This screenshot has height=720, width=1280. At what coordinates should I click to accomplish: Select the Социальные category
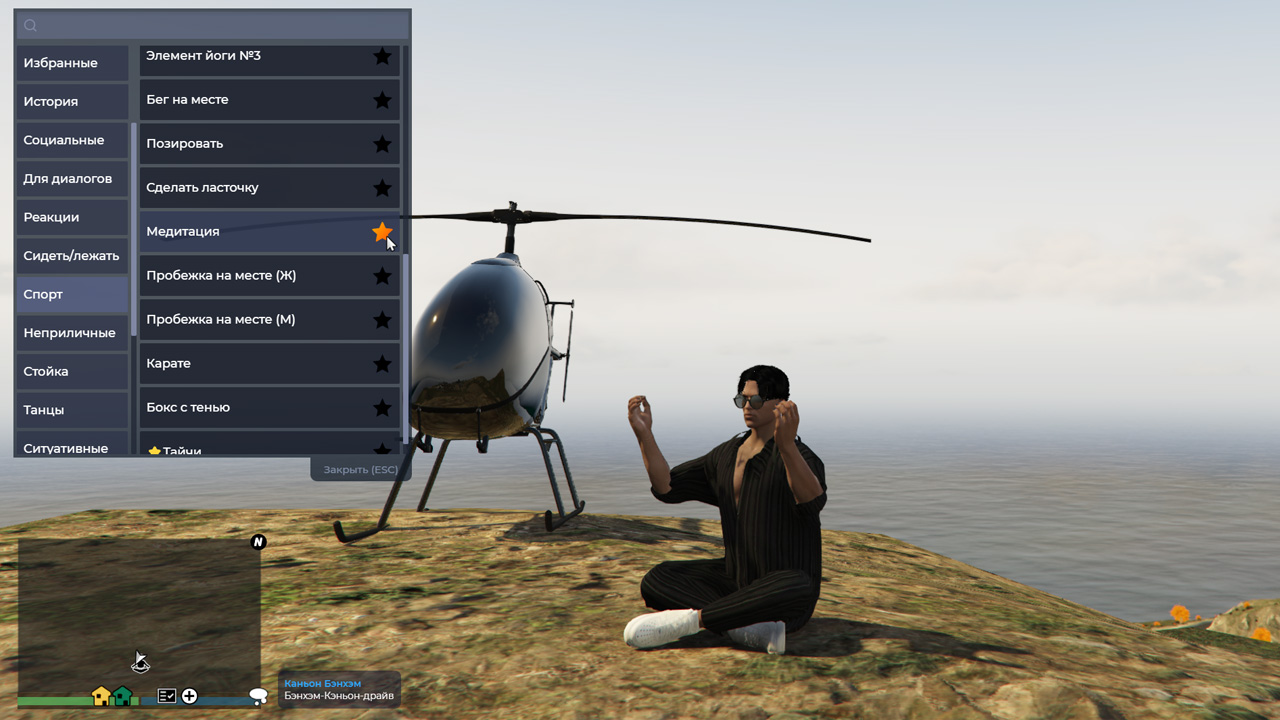click(71, 140)
